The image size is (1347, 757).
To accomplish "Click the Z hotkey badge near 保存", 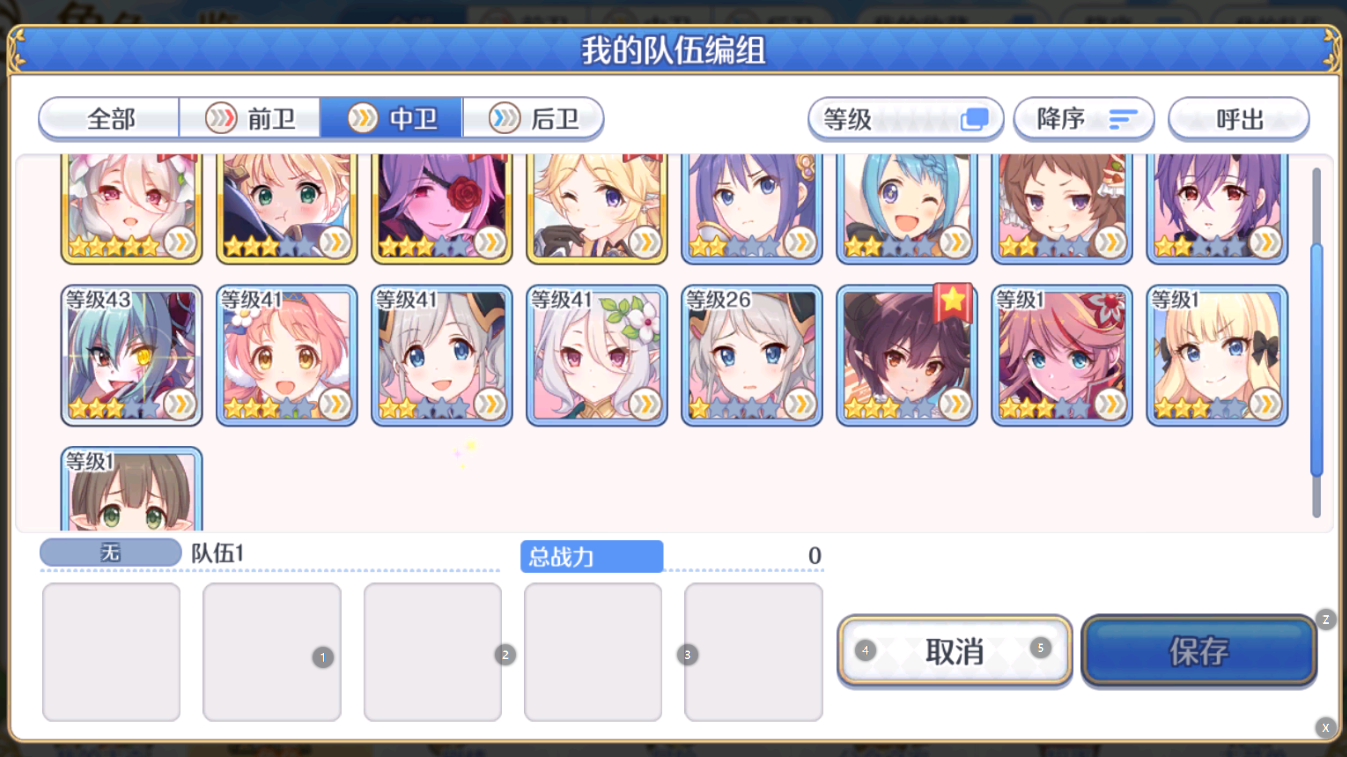I will [1325, 620].
